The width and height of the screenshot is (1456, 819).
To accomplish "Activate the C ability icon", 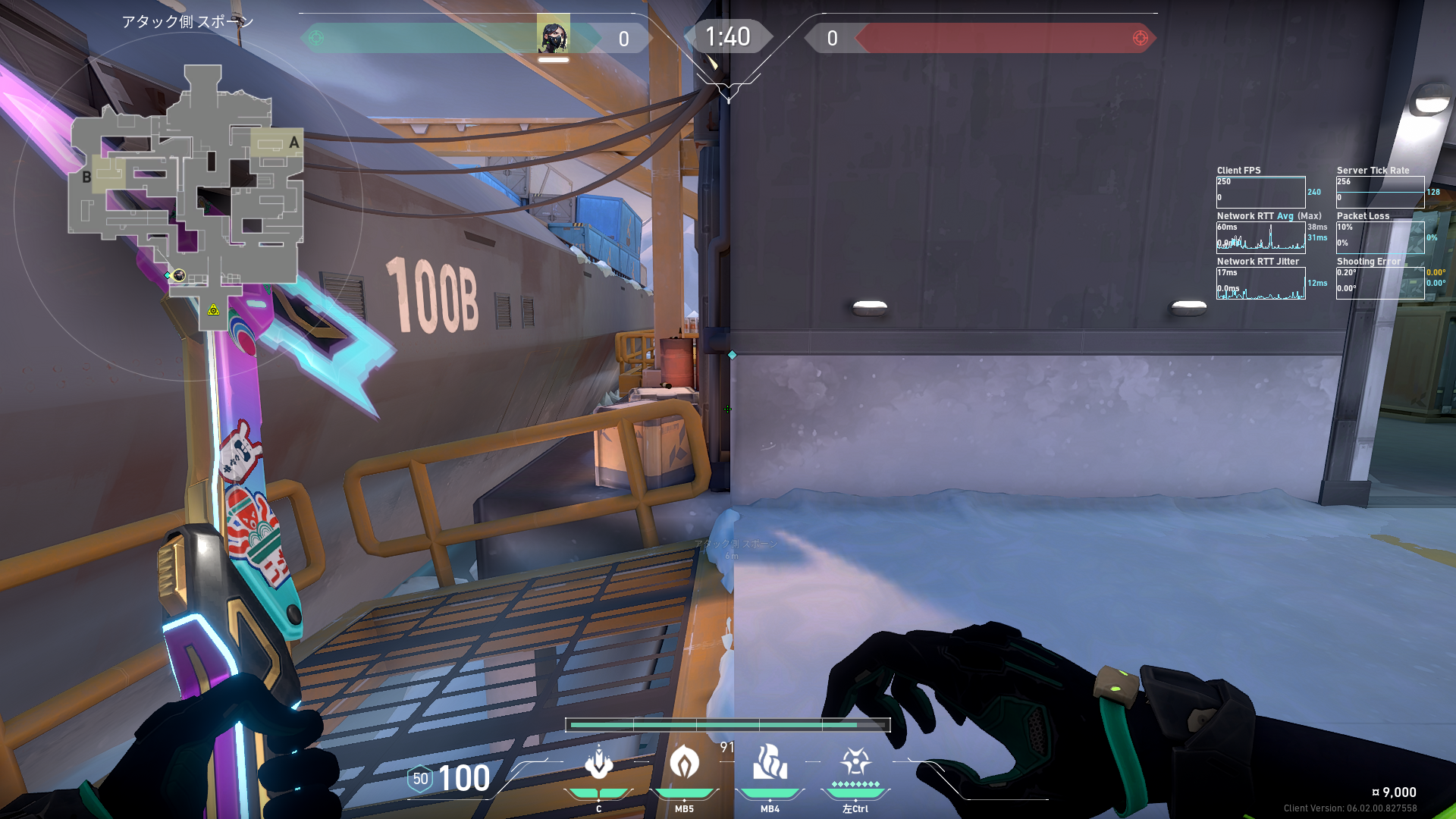I will pos(598,764).
